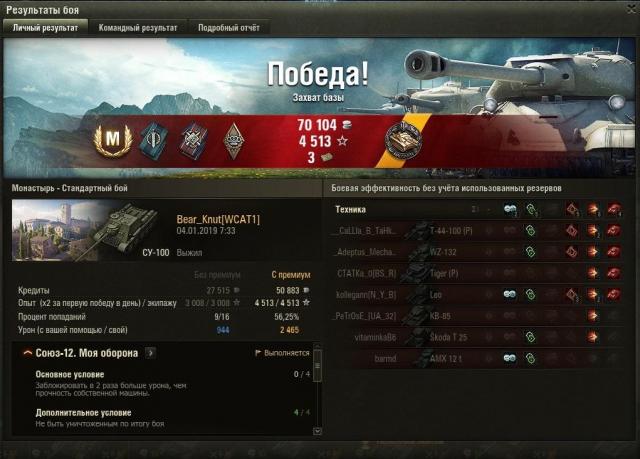Click player name Bear_Knut[WCAT1]
This screenshot has width=640, height=459.
[x=217, y=219]
